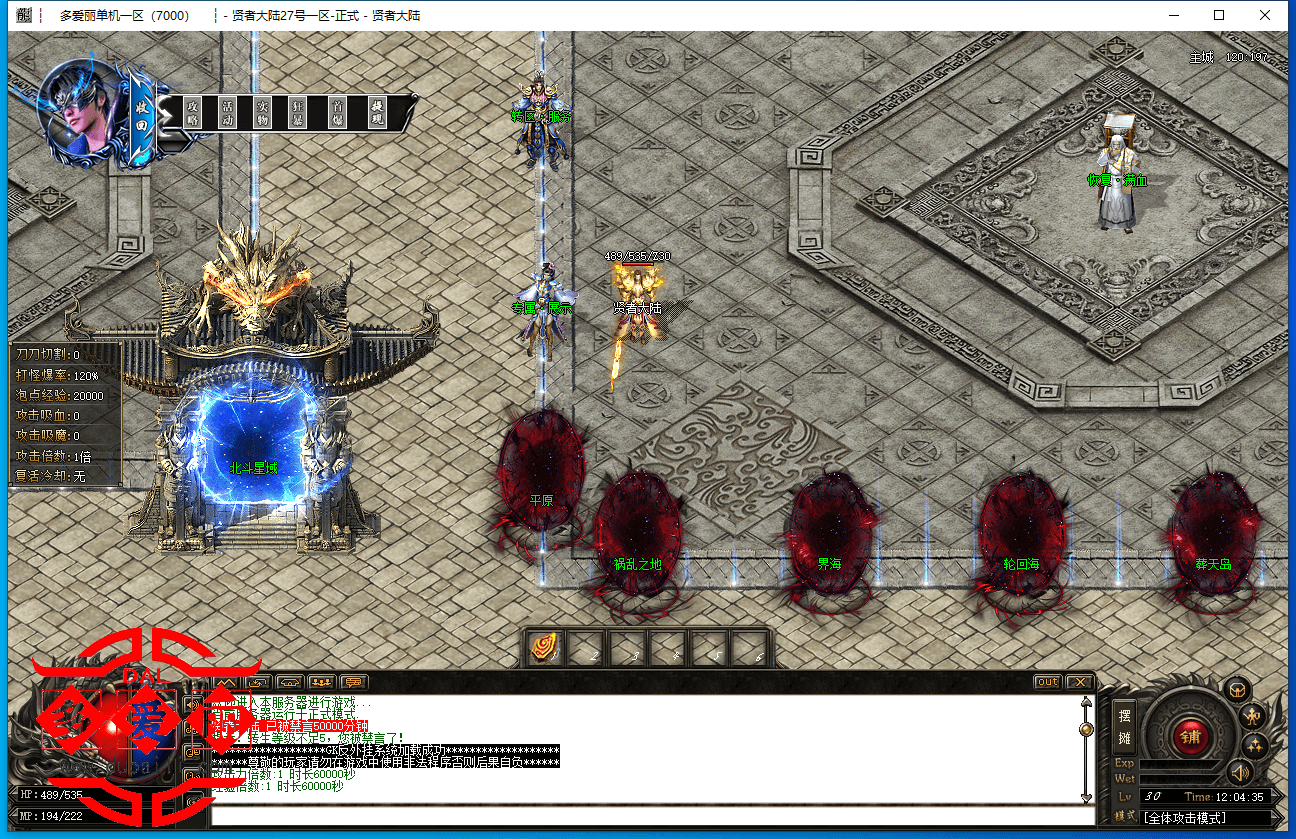
Task: Click the red 铺 shop orb
Action: coord(1190,736)
